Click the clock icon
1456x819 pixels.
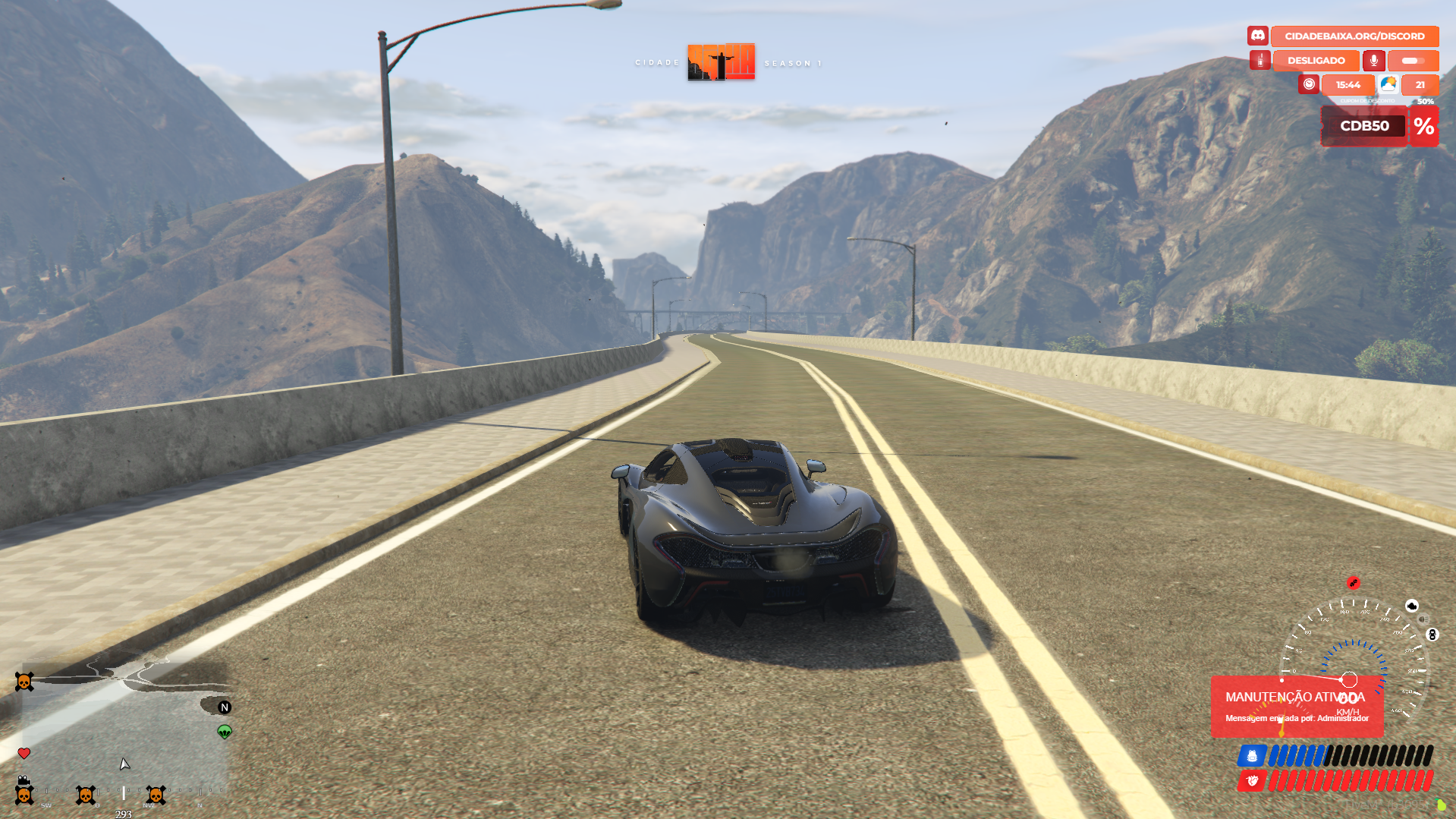pos(1309,84)
